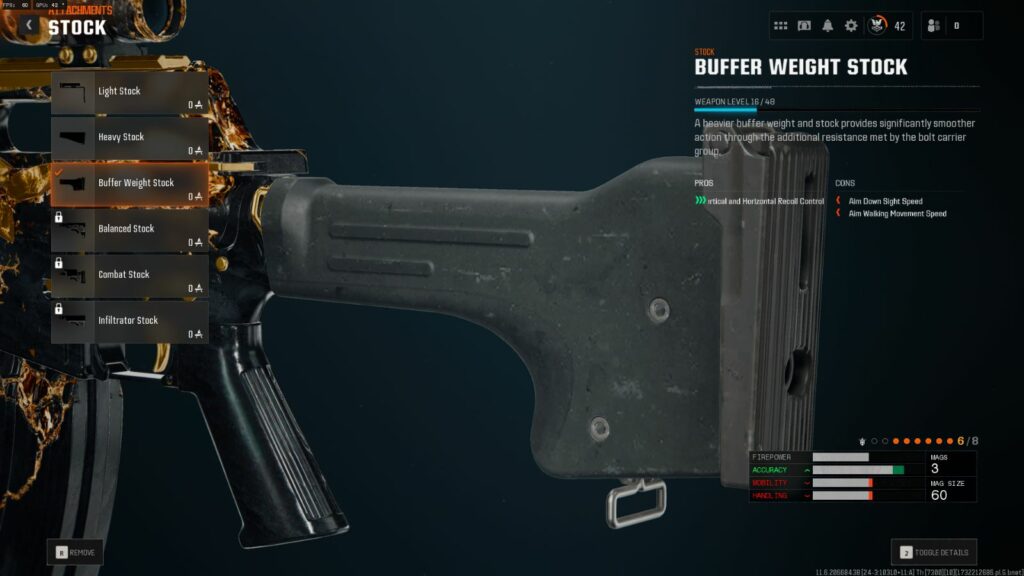Open the headset voice channels icon
1024x576 pixels.
coord(804,26)
